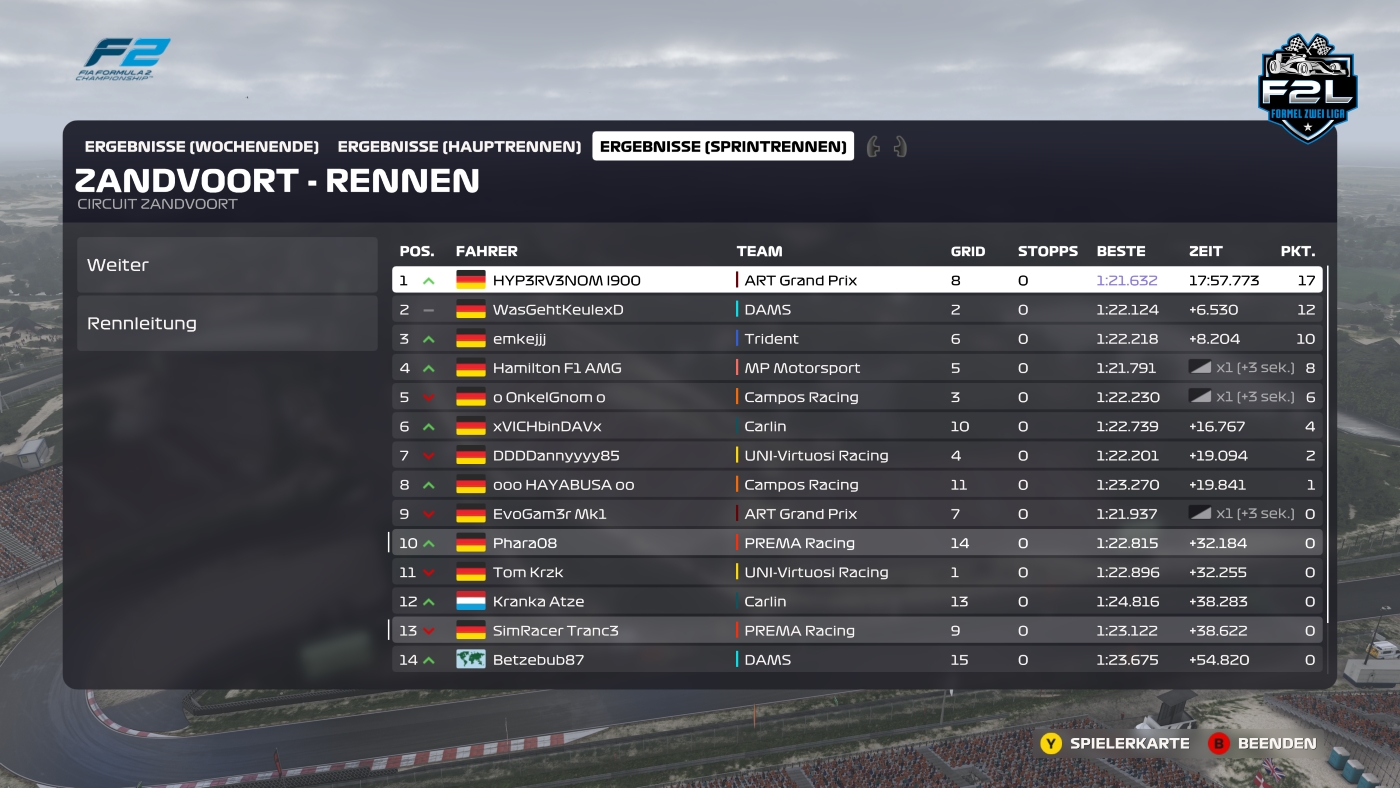Screen dimensions: 1400x788
Task: Choose the Phara08 driver row
Action: [857, 543]
